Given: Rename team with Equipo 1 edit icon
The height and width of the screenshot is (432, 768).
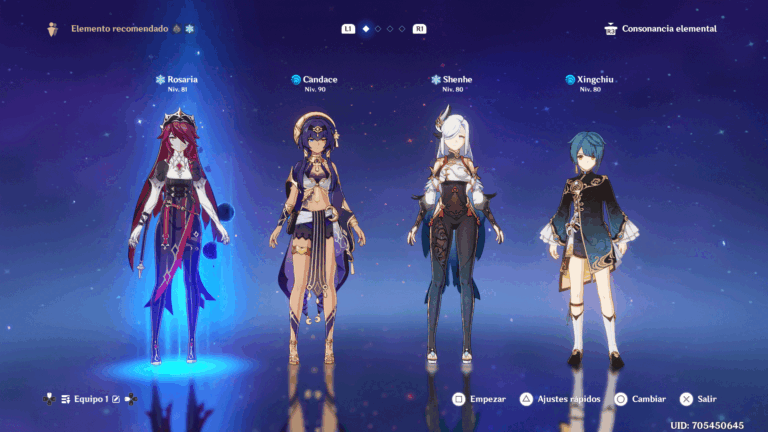Looking at the screenshot, I should pos(116,399).
